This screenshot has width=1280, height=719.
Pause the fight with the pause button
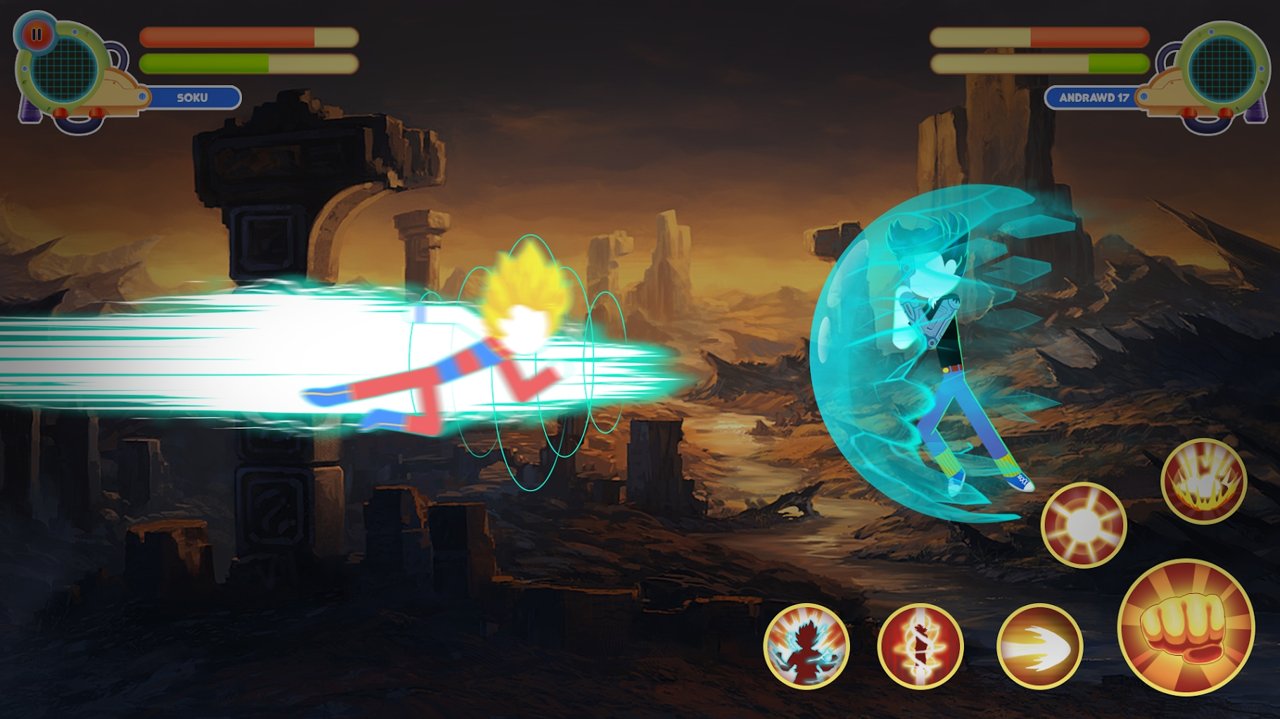pyautogui.click(x=36, y=35)
